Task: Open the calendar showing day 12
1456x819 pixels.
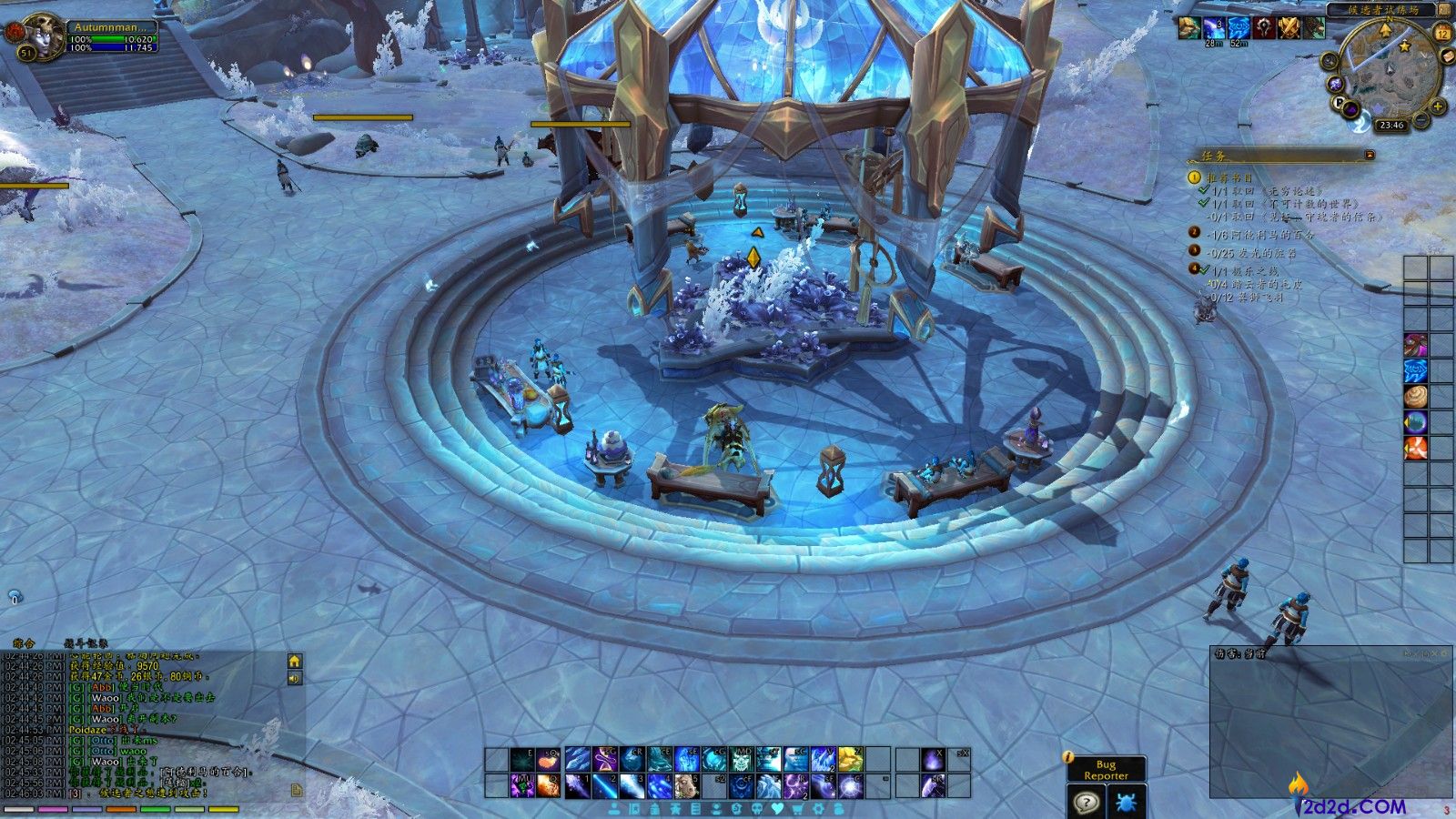Action: click(x=1442, y=33)
